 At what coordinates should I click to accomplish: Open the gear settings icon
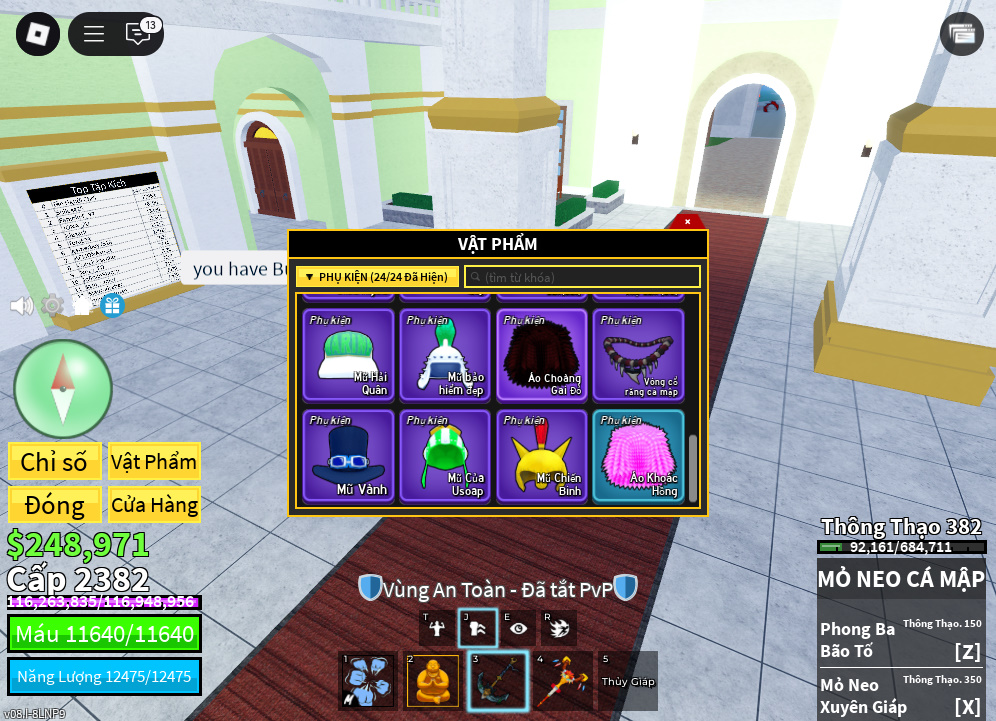click(52, 305)
